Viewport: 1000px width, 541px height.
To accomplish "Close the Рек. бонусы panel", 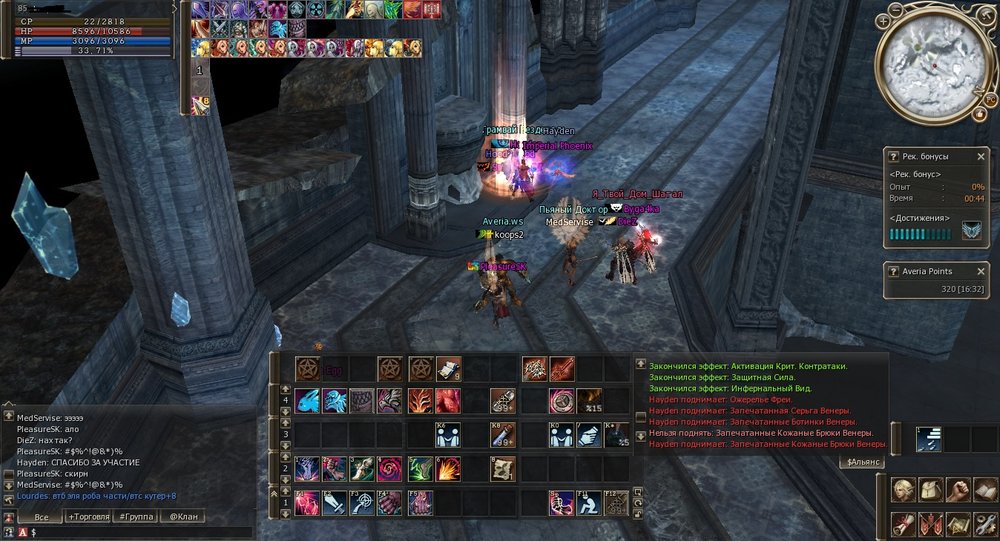I will [981, 157].
